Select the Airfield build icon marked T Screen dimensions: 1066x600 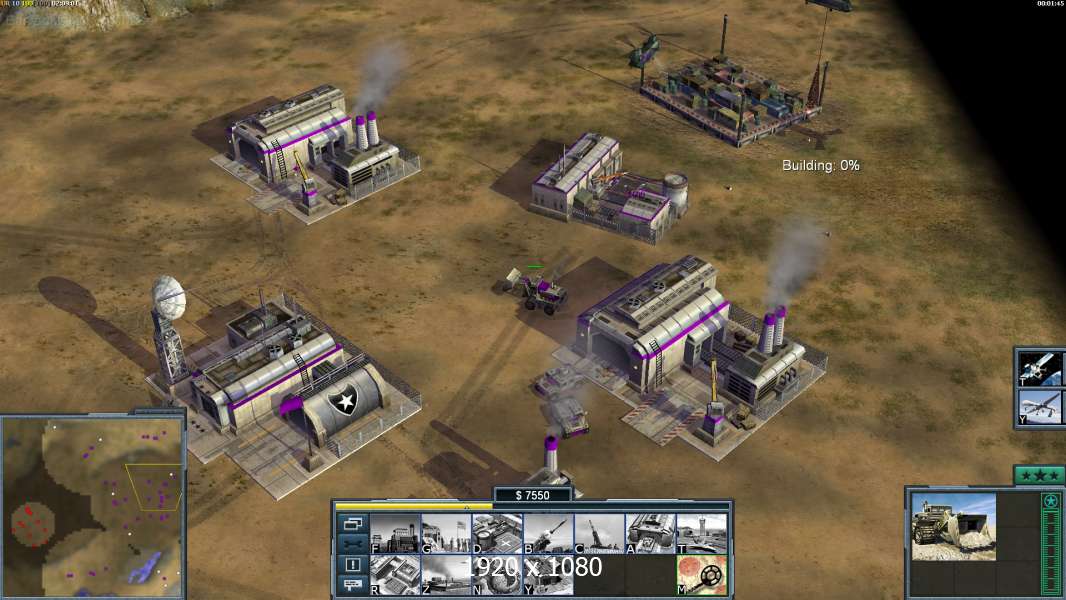[x=702, y=533]
